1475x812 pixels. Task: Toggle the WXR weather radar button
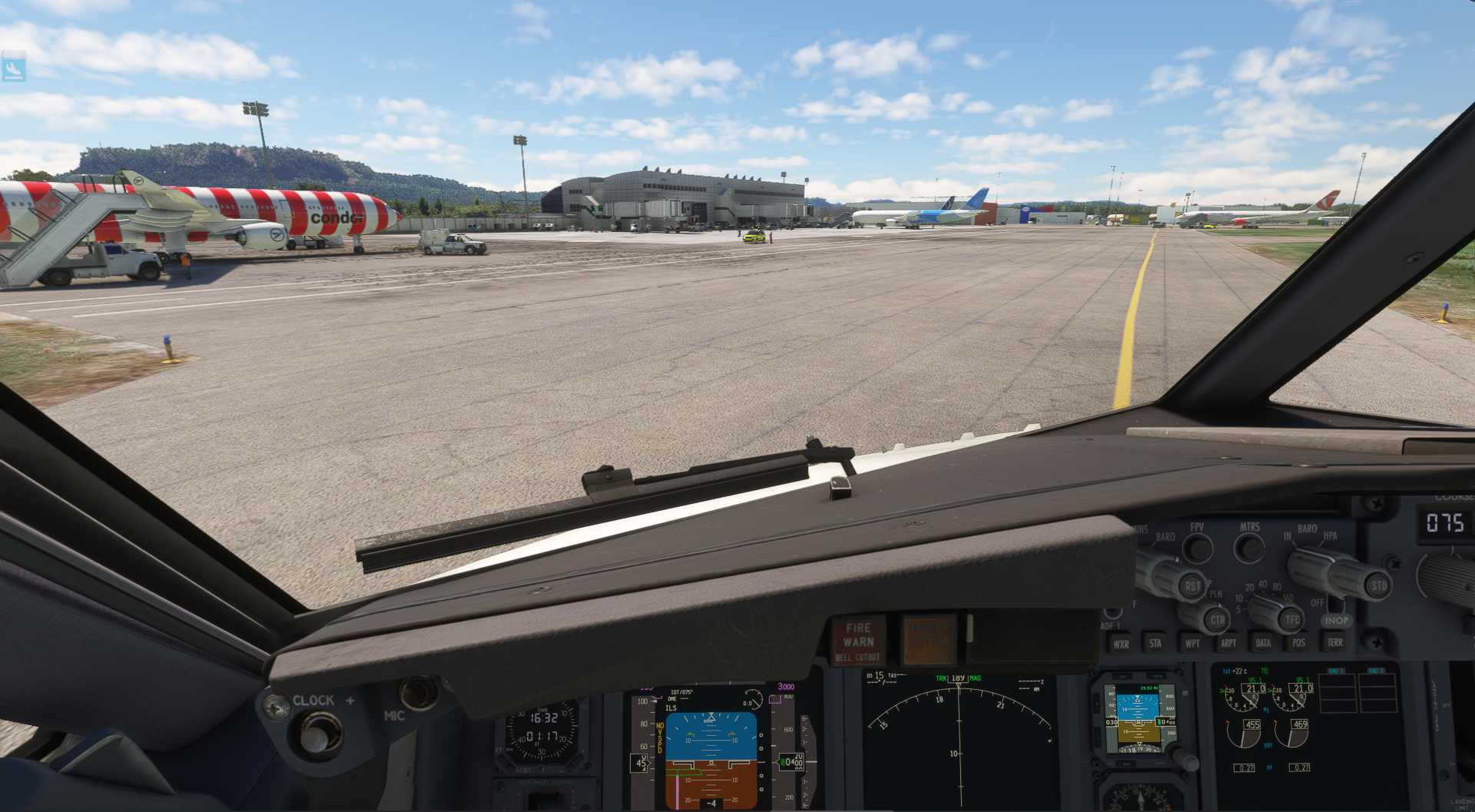click(1122, 644)
